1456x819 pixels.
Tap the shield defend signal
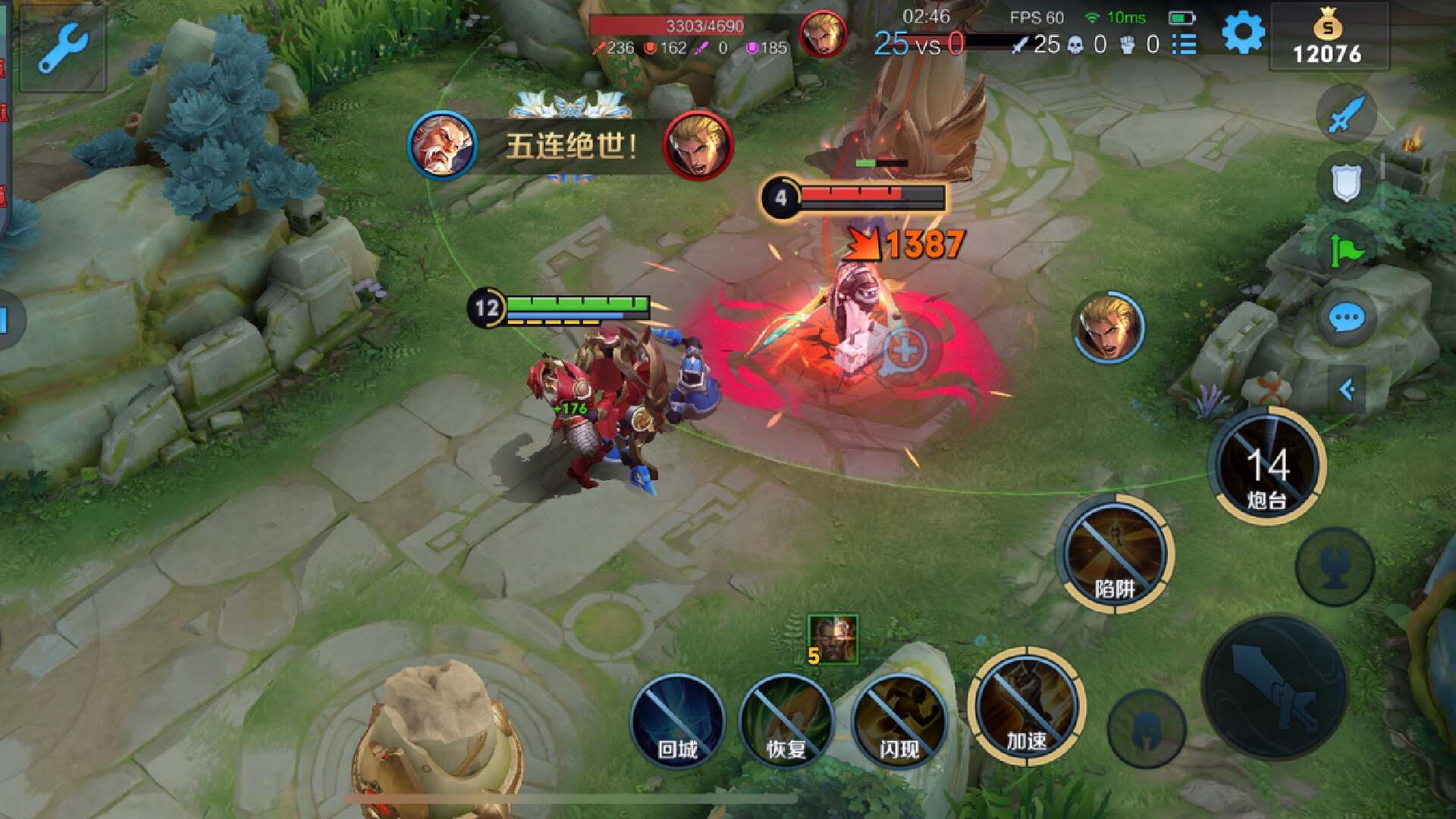click(x=1346, y=183)
